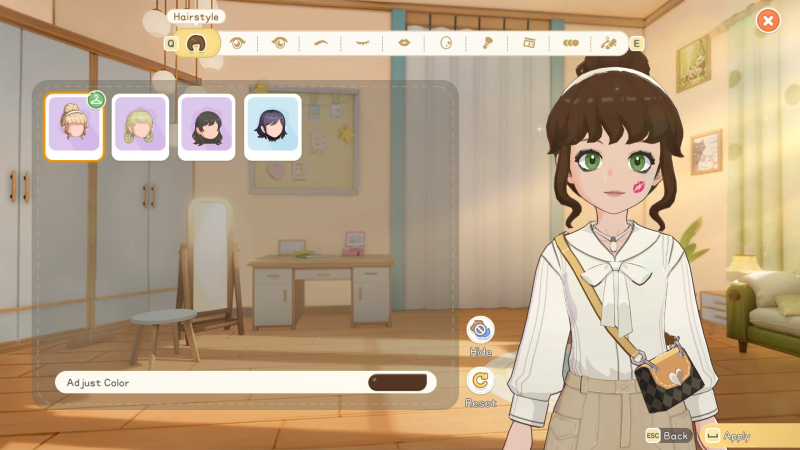Screen dimensions: 800x450
Task: Pick the green twin-tail hairstyle
Action: click(x=140, y=127)
